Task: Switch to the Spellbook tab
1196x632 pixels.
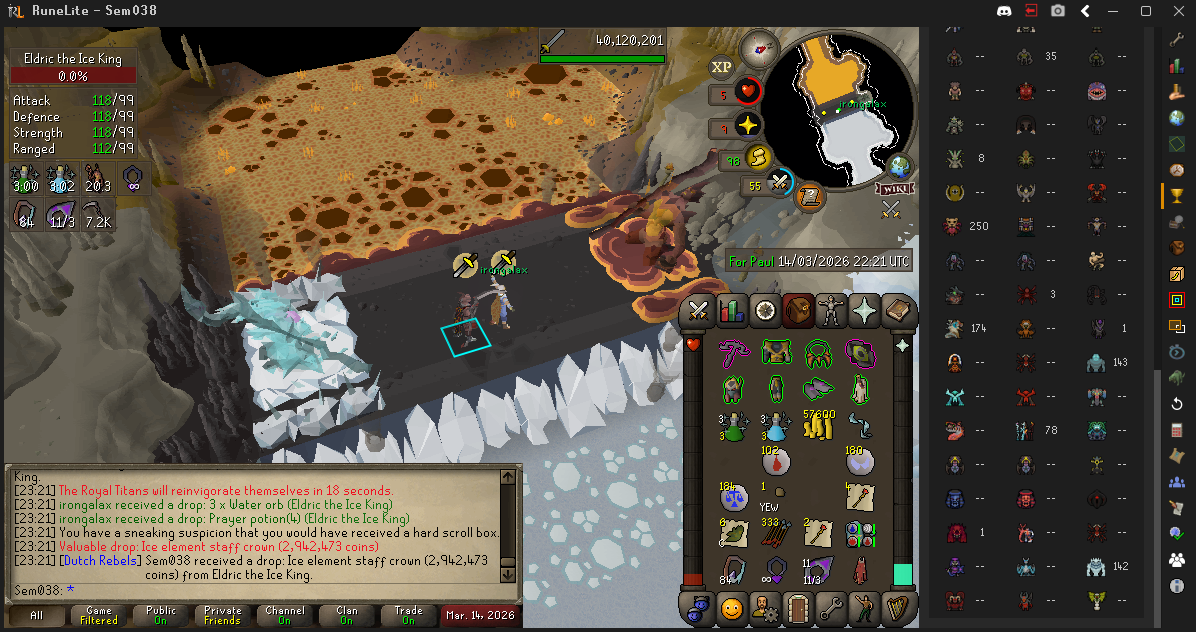Action: [897, 311]
